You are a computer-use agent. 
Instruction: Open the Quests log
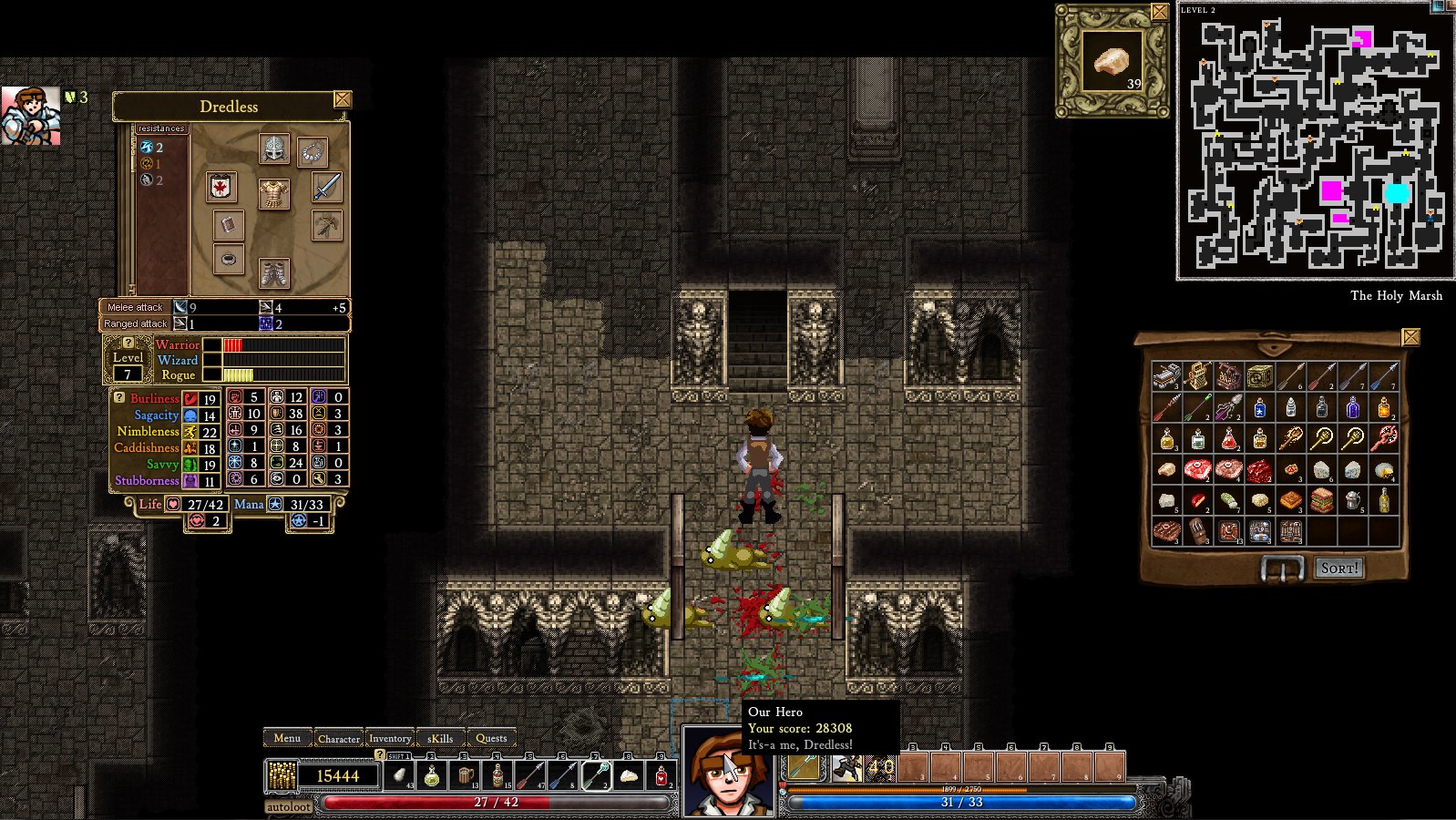491,739
